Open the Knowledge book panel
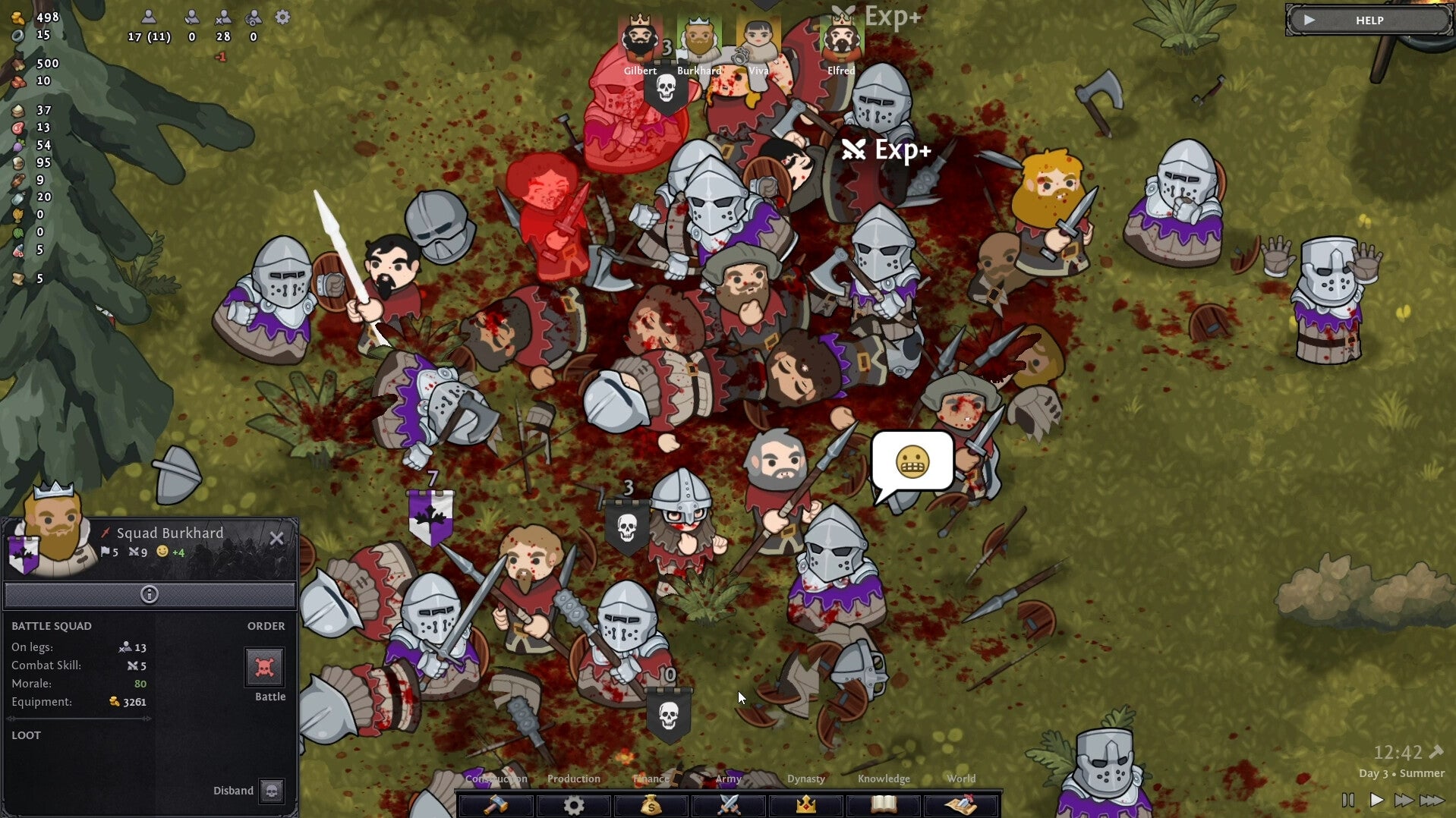 coord(884,805)
